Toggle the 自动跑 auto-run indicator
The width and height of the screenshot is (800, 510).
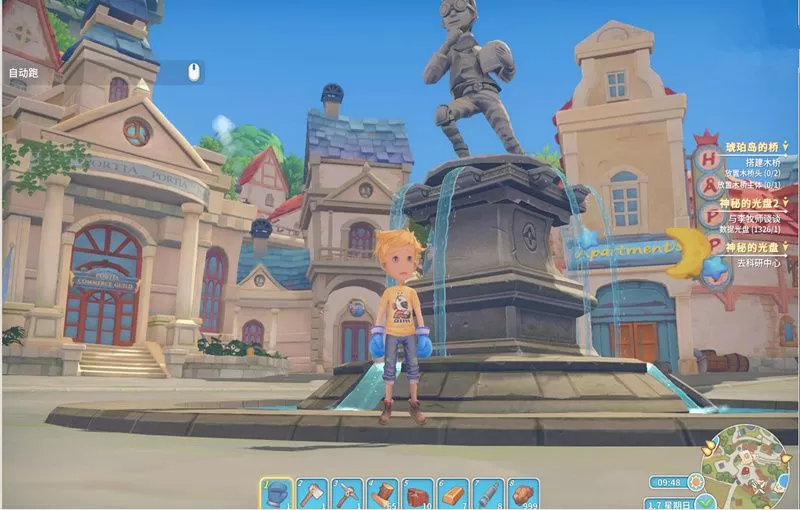pos(23,73)
